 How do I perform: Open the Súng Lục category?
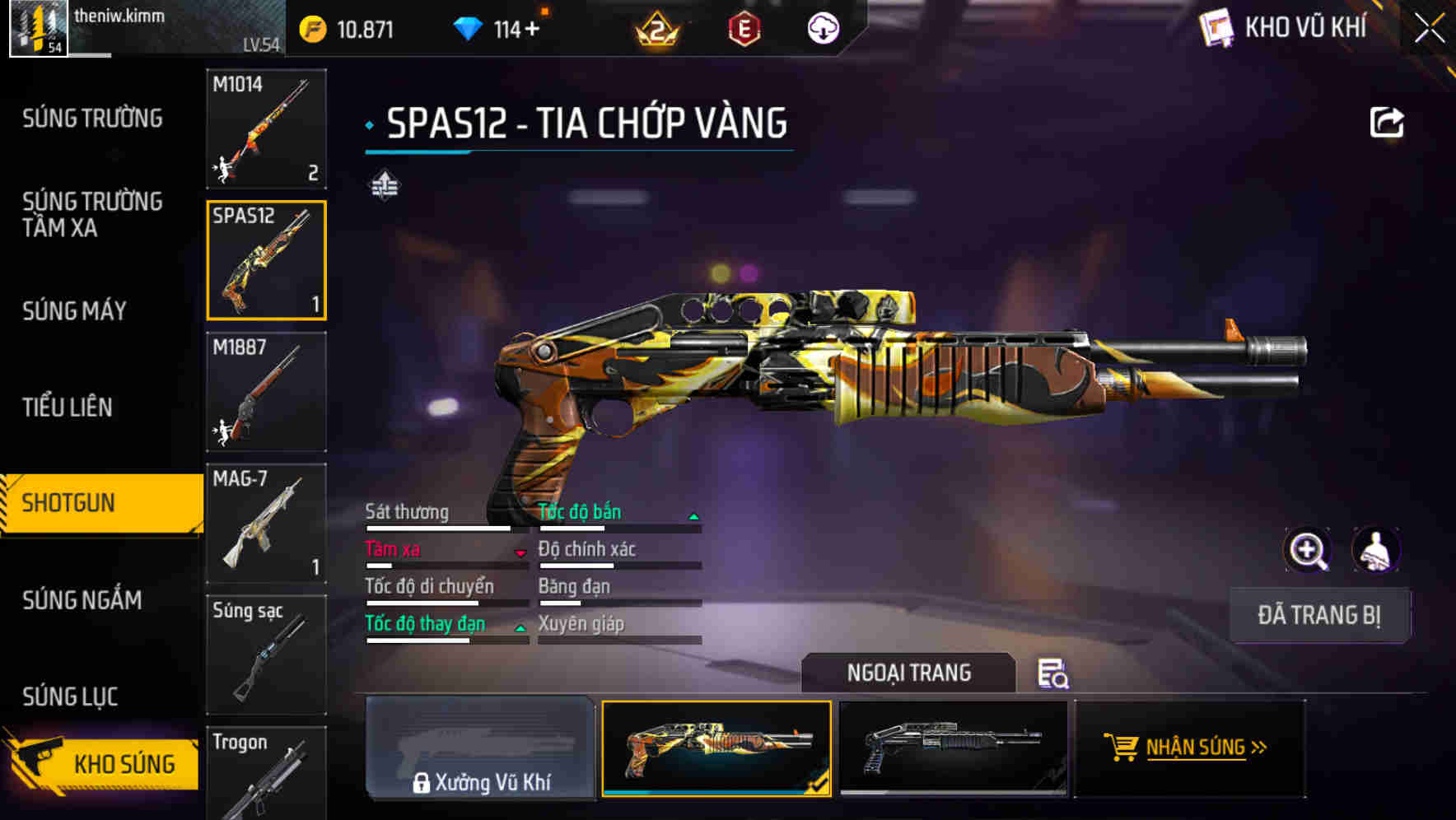[70, 697]
